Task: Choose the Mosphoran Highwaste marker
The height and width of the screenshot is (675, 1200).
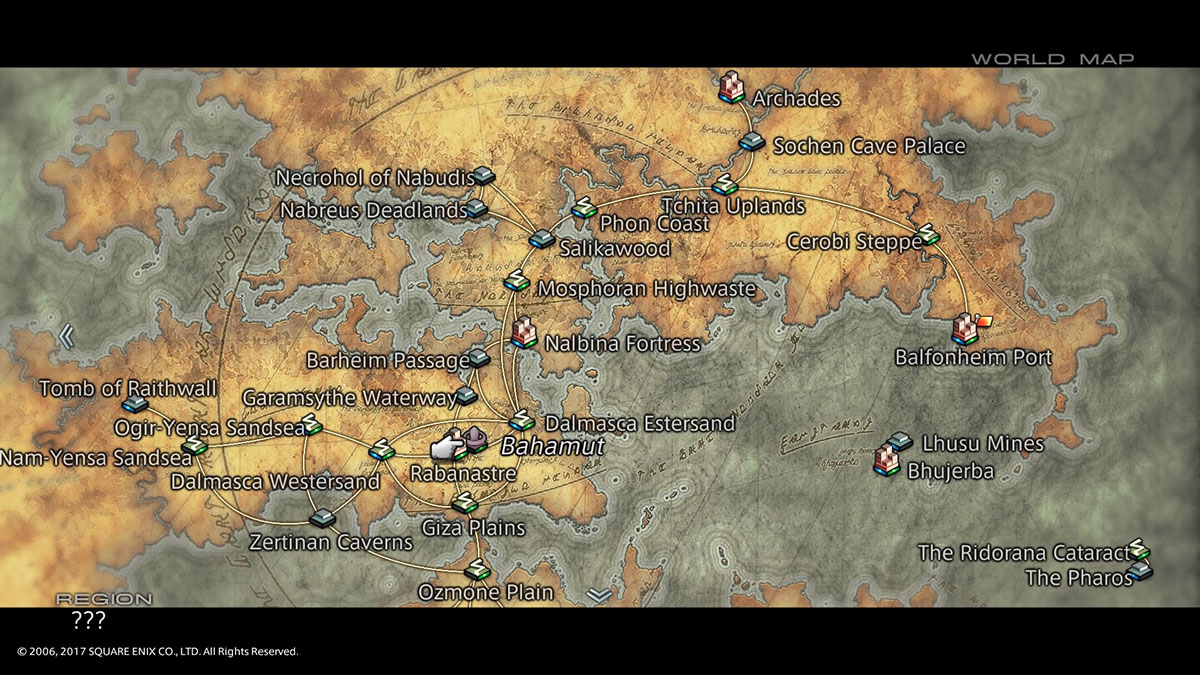Action: pos(517,281)
